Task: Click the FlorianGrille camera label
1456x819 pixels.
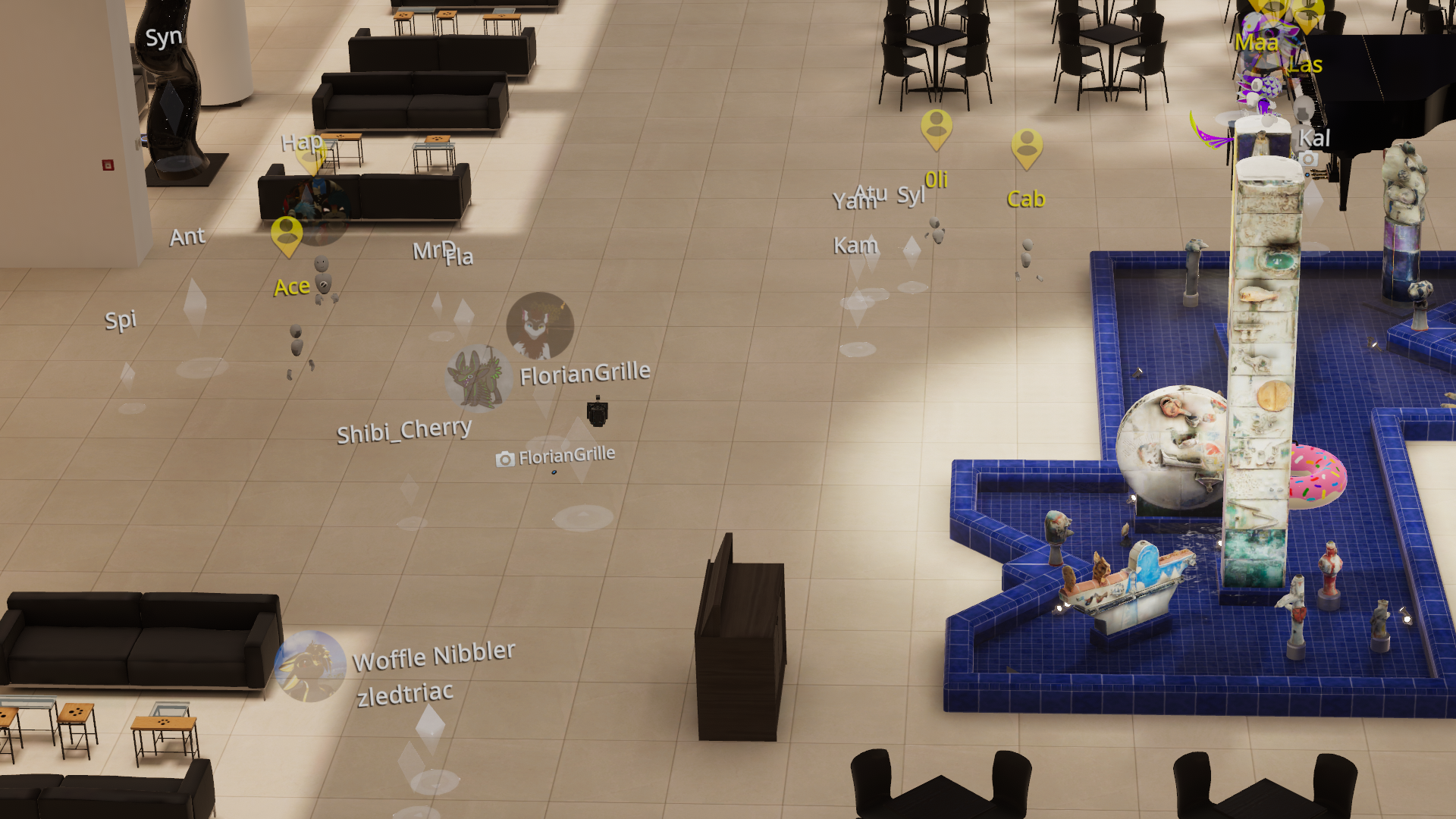Action: pyautogui.click(x=556, y=457)
